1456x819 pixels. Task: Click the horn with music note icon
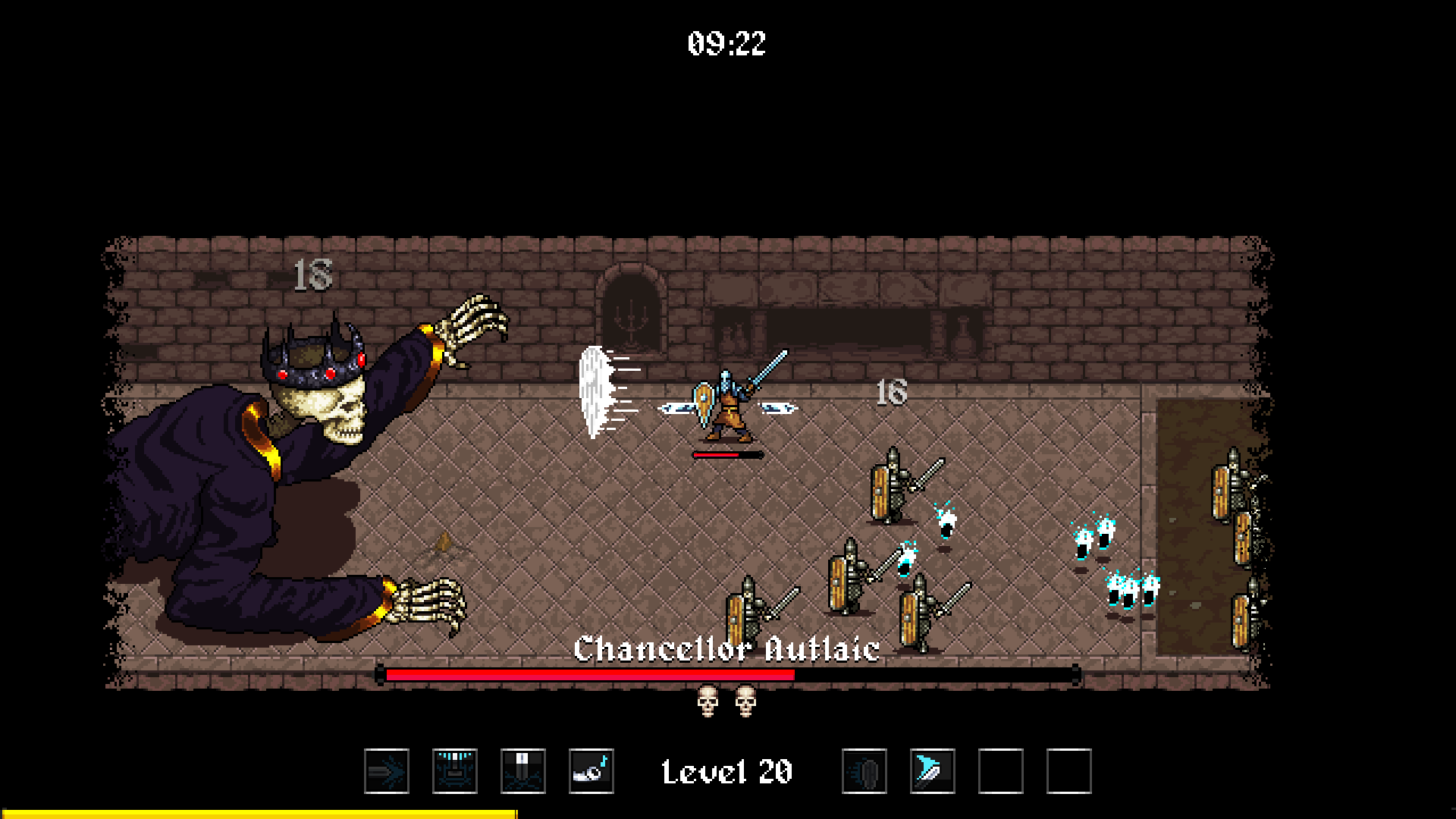click(591, 771)
